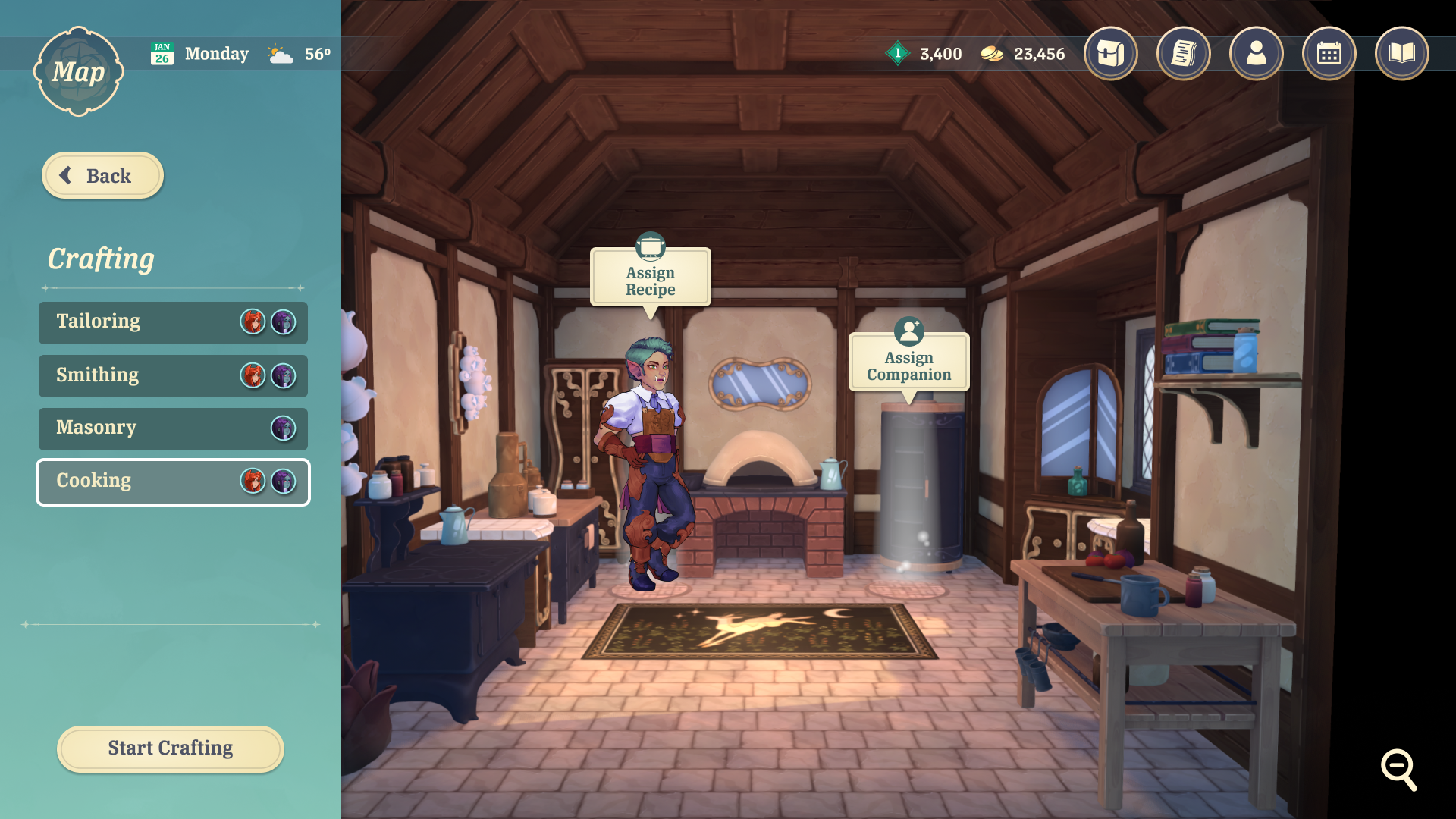Click the Start Crafting button
The image size is (1456, 819).
[171, 748]
